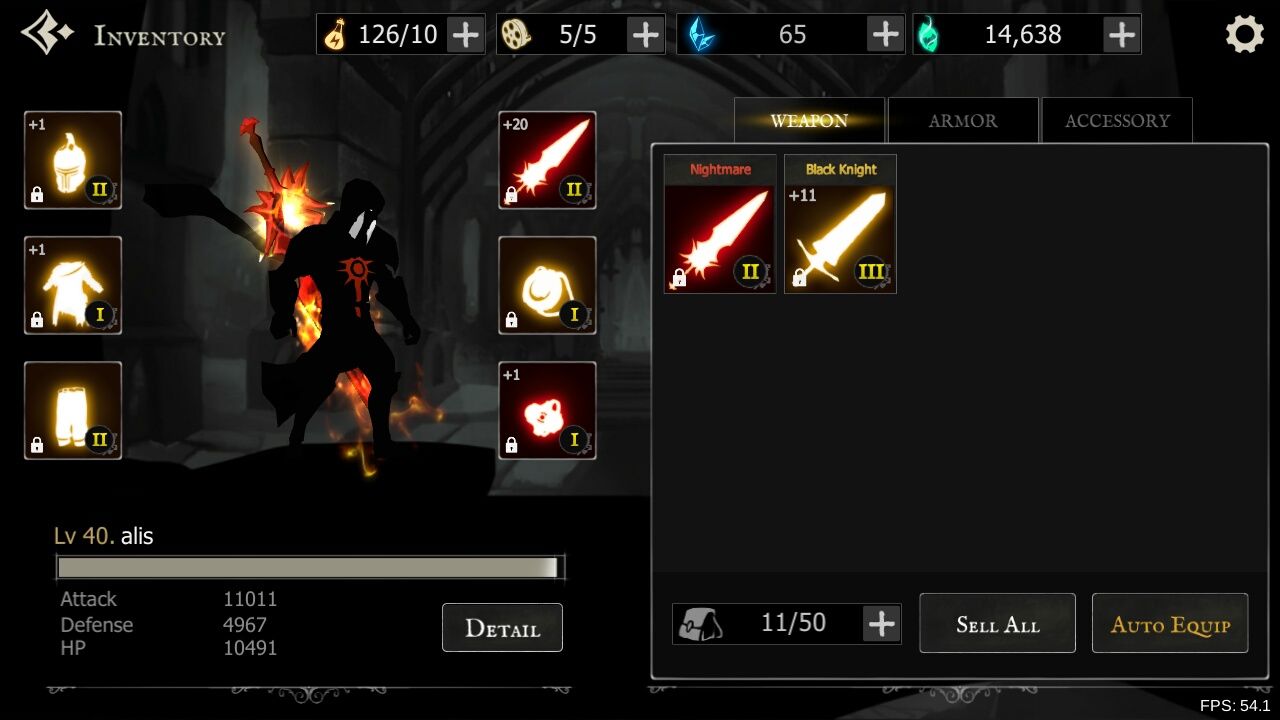Add film reel tickets with plus button
The width and height of the screenshot is (1280, 720).
(645, 35)
